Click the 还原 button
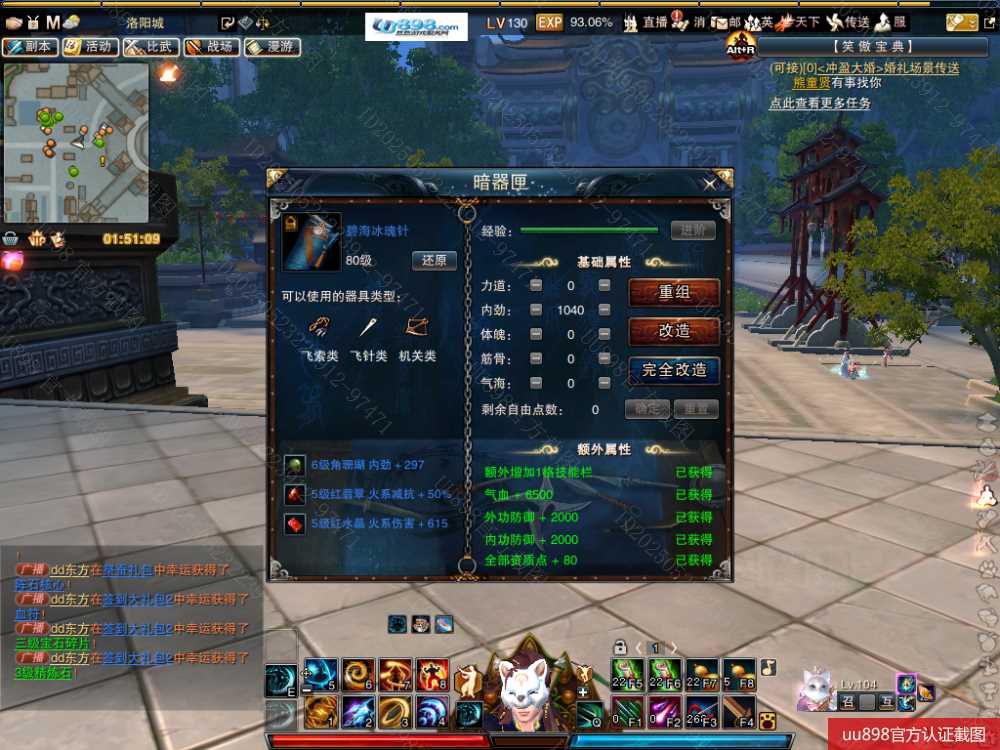 click(434, 261)
